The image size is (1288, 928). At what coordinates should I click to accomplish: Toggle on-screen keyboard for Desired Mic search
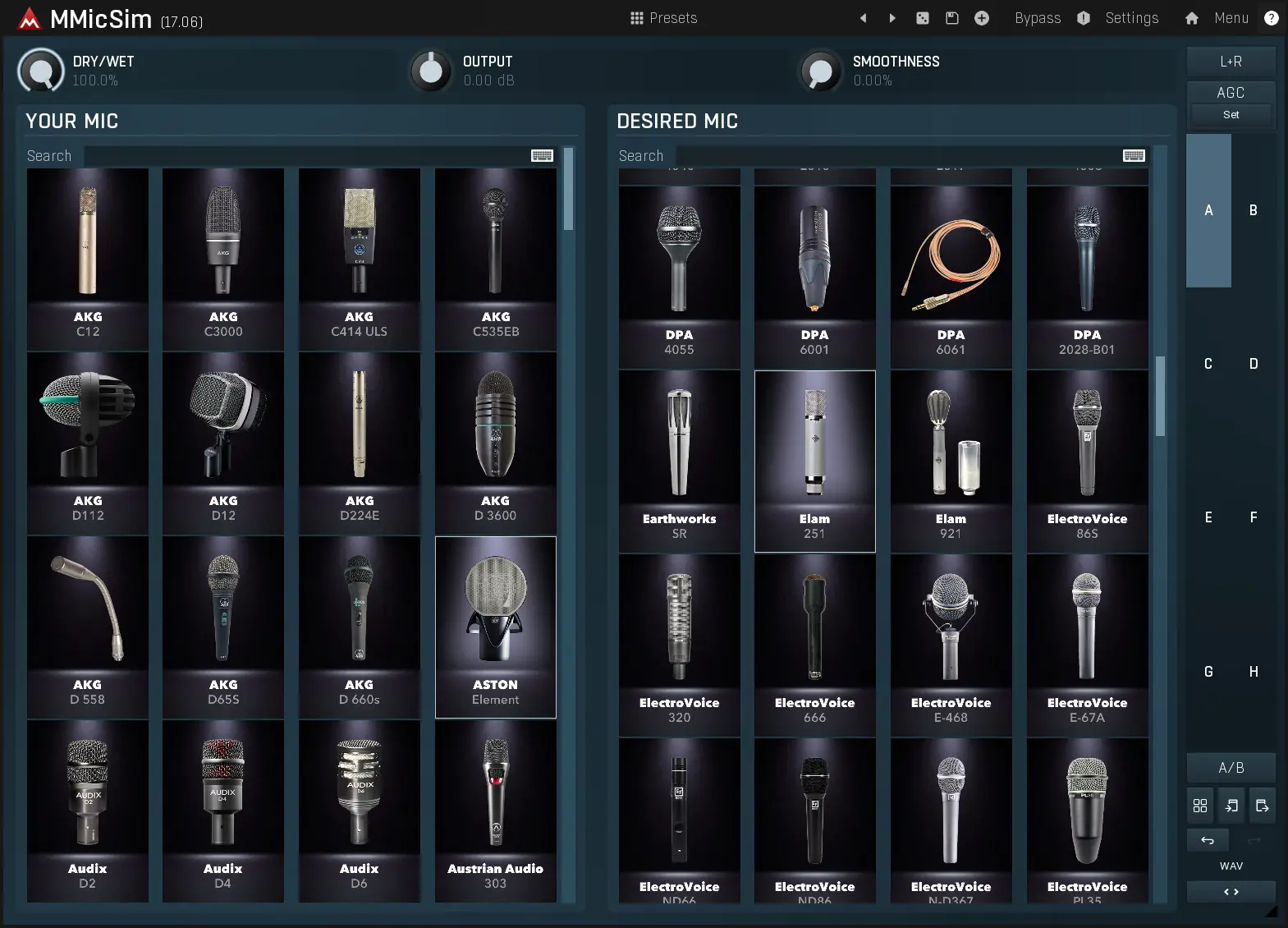coord(1134,155)
